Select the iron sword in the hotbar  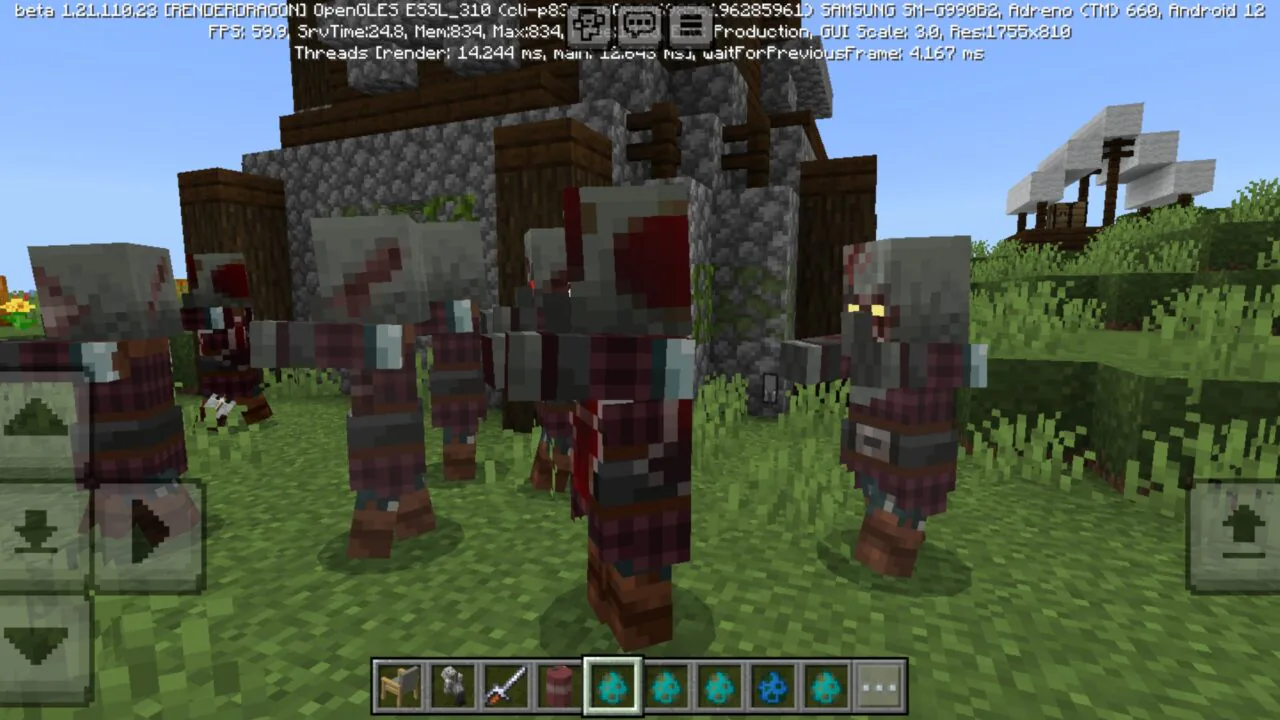(x=506, y=684)
